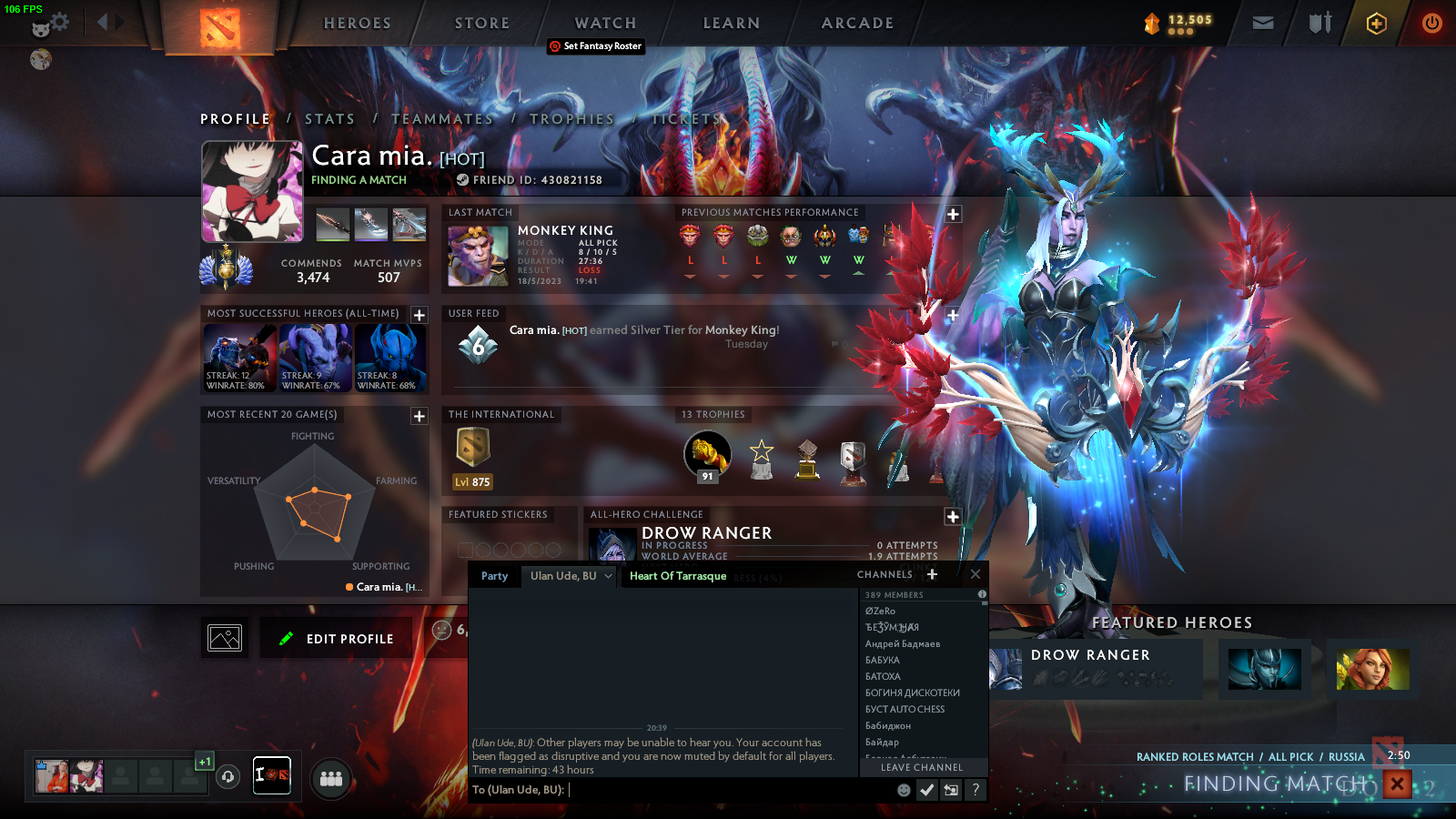Open Dota Plus subscription icon
Screen dimensions: 1456x819
pyautogui.click(x=1374, y=24)
